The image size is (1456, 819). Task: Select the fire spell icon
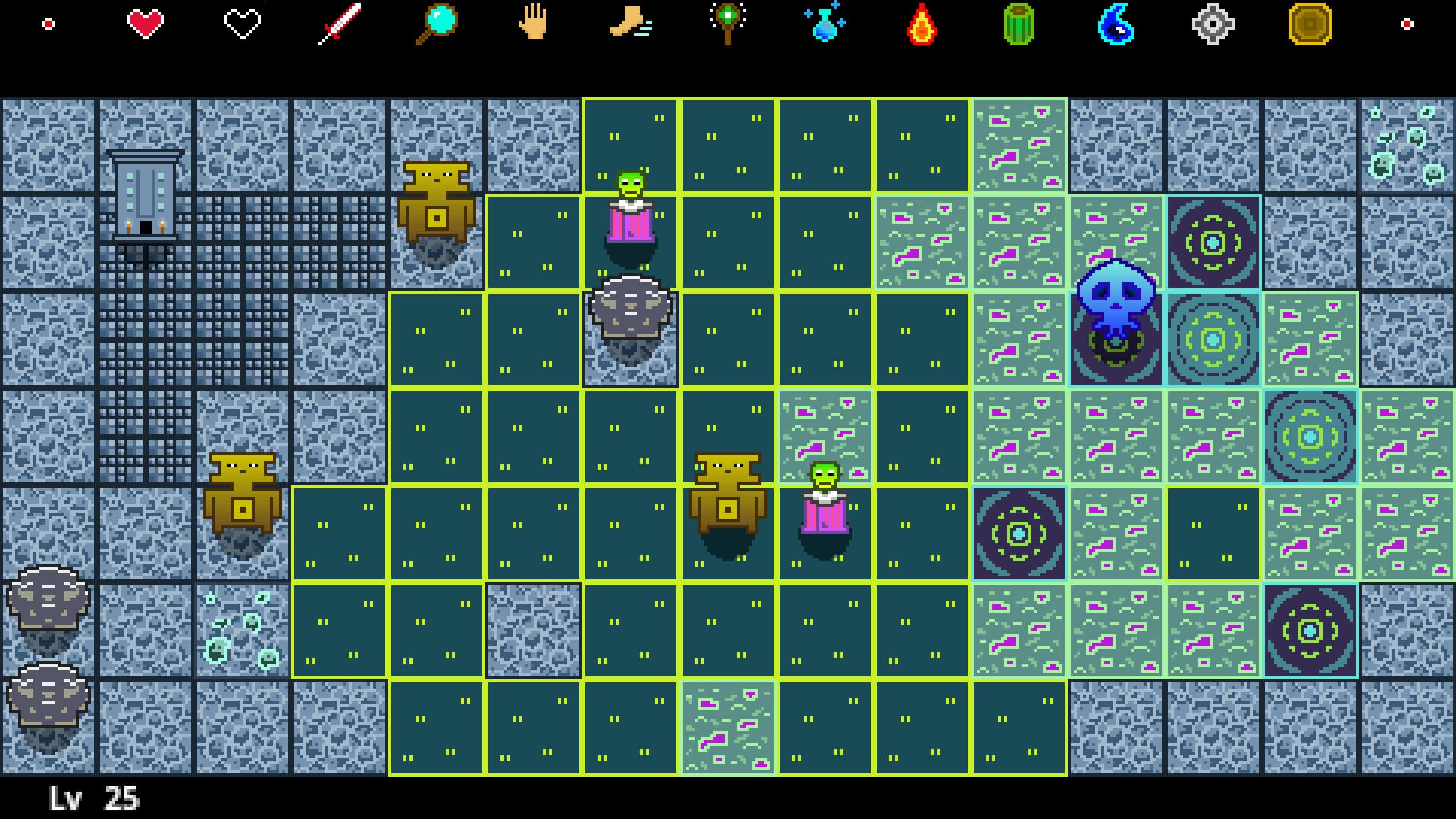(921, 24)
